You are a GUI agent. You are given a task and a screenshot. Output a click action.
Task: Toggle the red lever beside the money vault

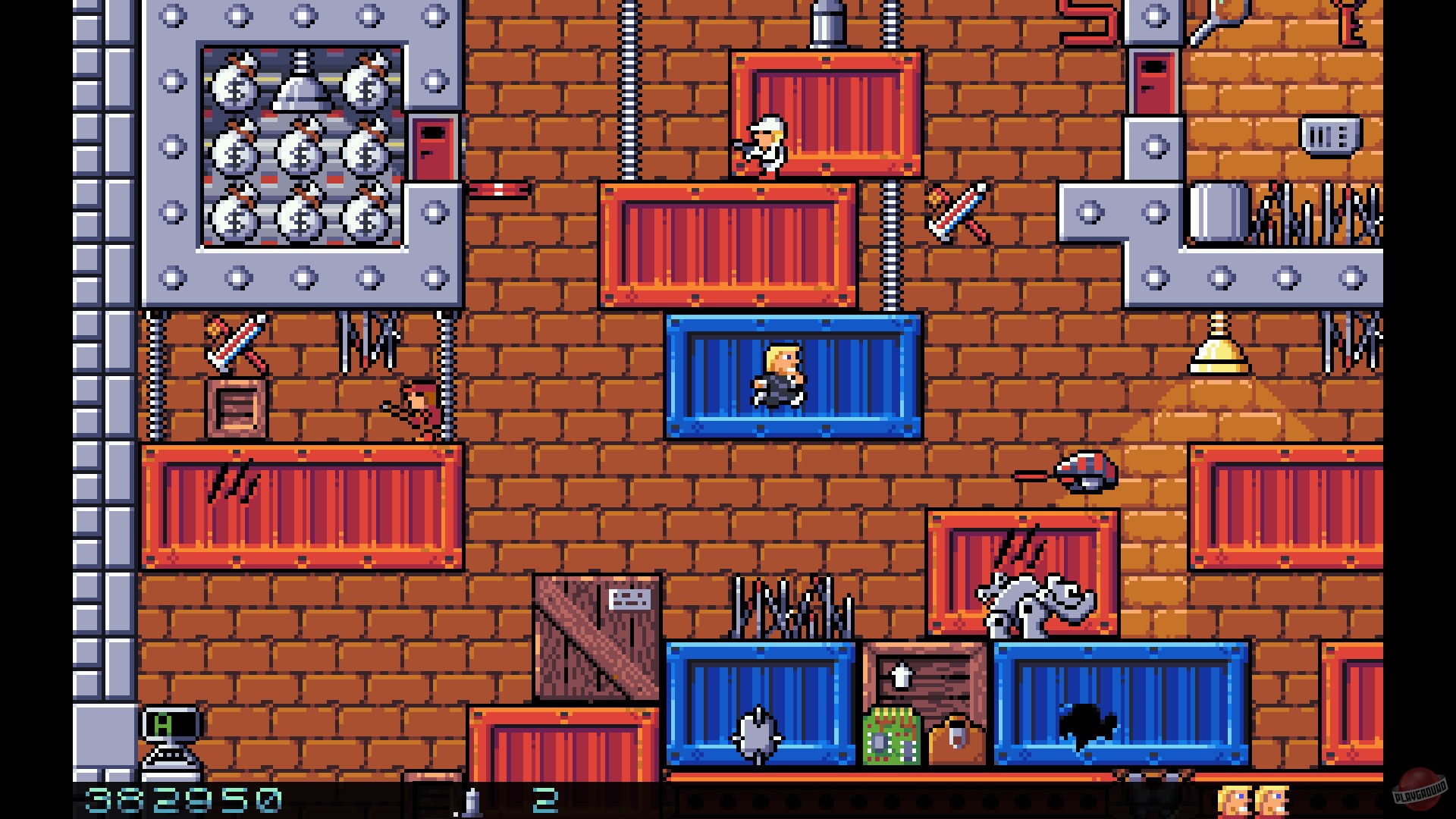pyautogui.click(x=497, y=190)
